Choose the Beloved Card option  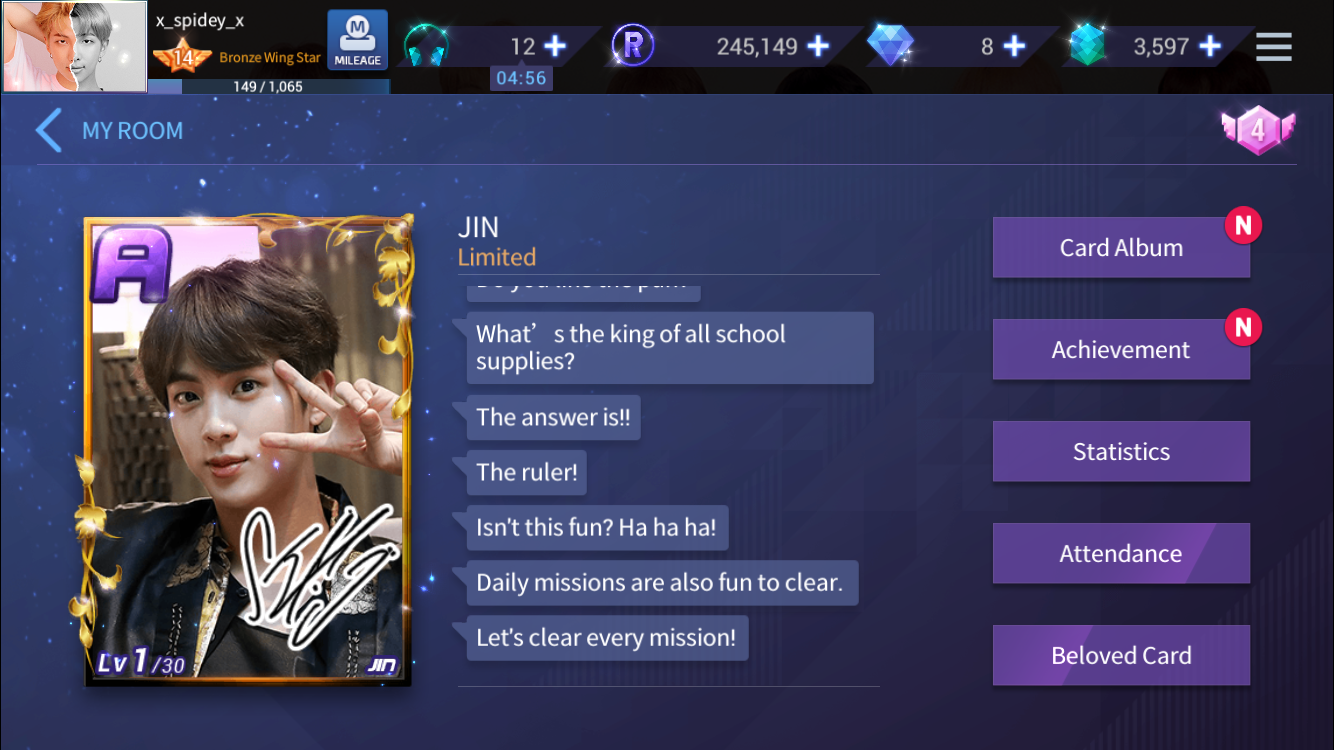[x=1120, y=656]
